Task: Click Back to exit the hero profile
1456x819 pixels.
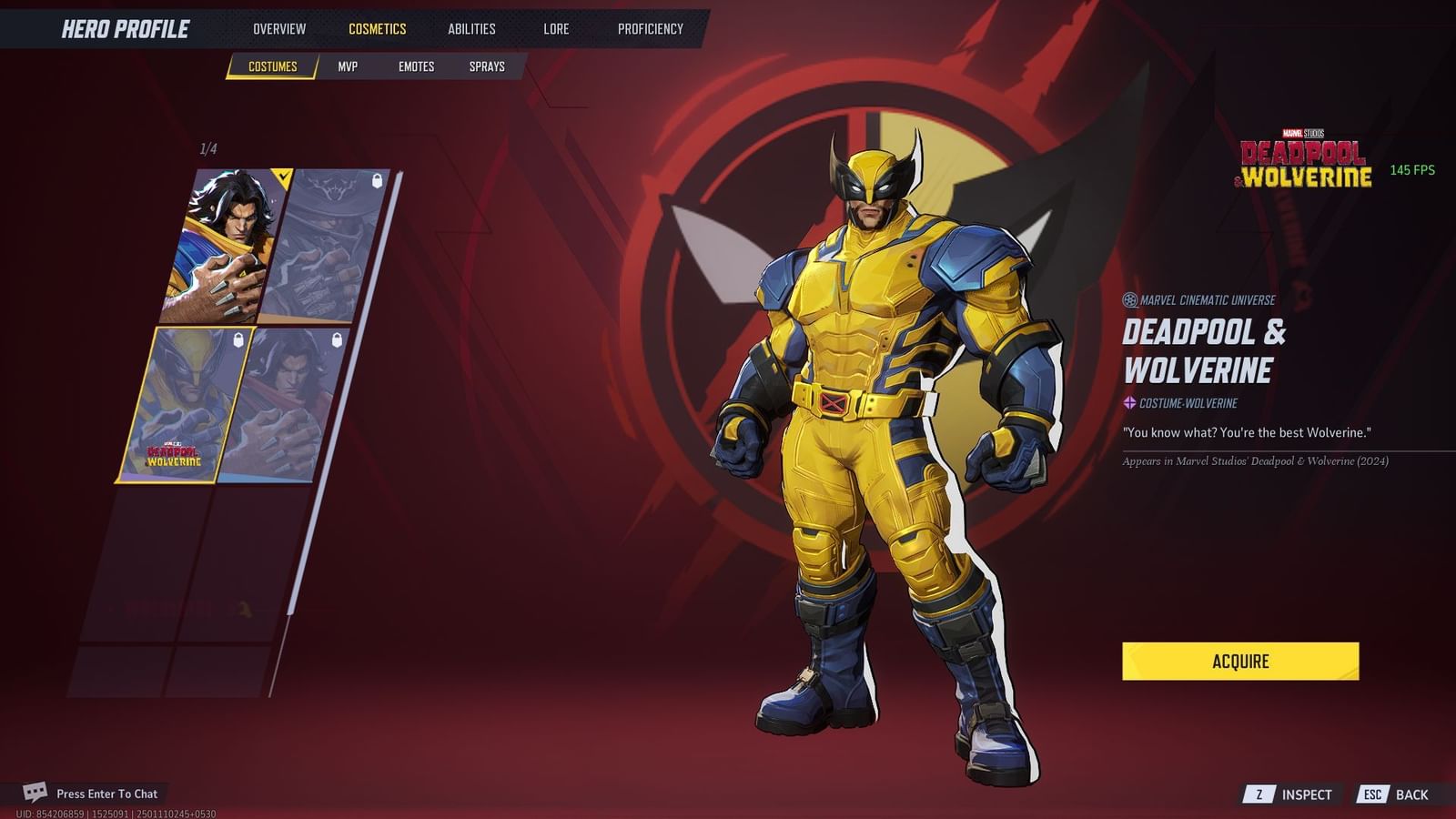Action: [x=1413, y=793]
